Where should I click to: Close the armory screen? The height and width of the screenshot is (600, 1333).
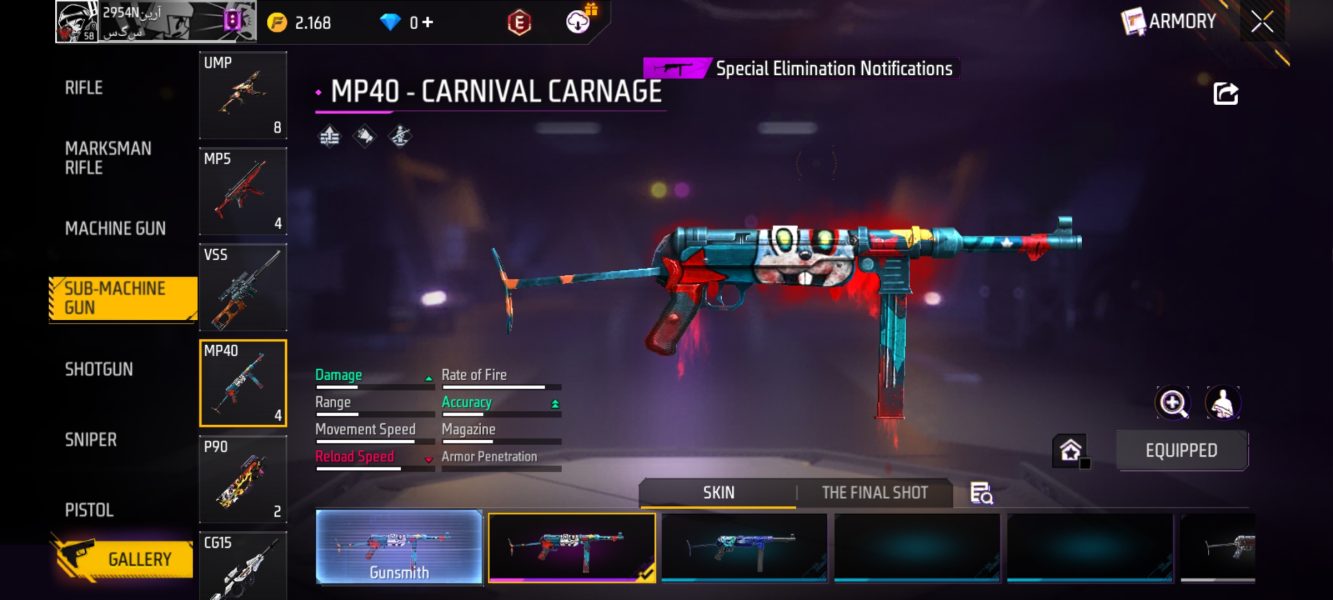pos(1262,21)
